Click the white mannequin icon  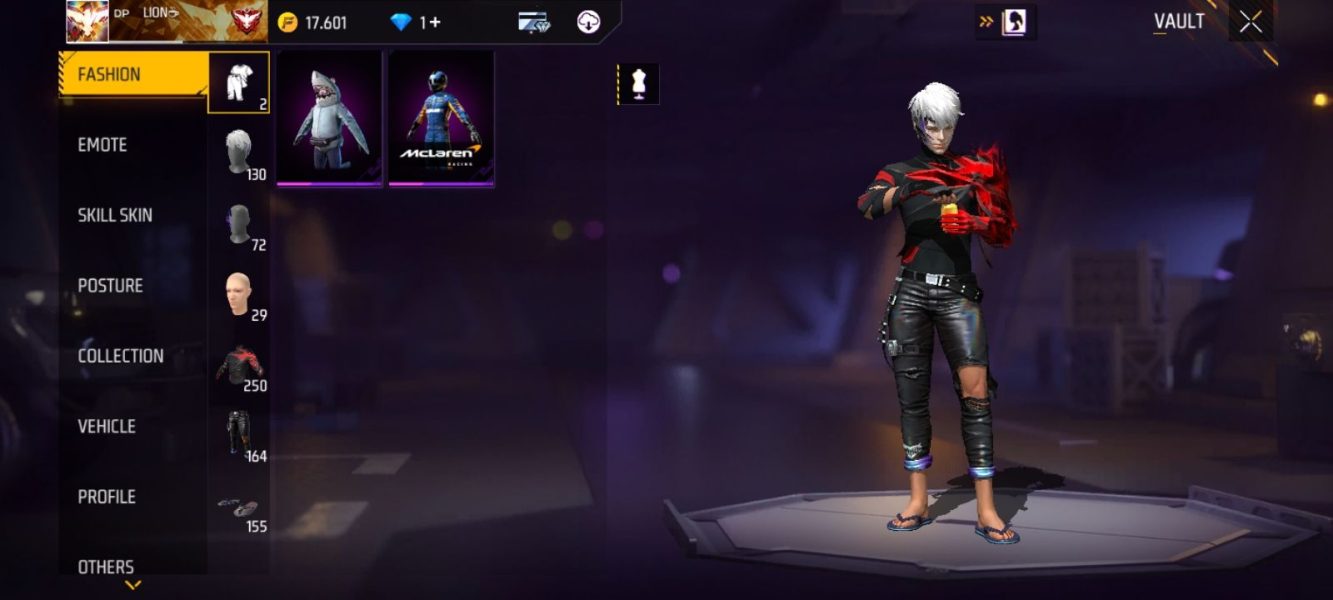pos(638,85)
